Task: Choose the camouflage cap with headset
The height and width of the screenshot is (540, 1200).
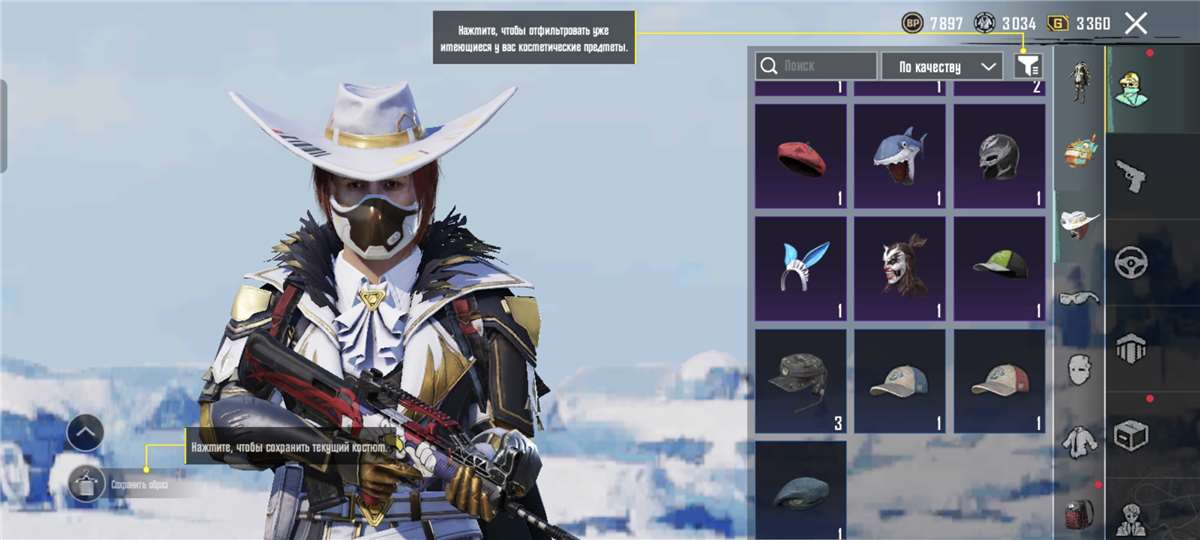Action: [x=801, y=380]
